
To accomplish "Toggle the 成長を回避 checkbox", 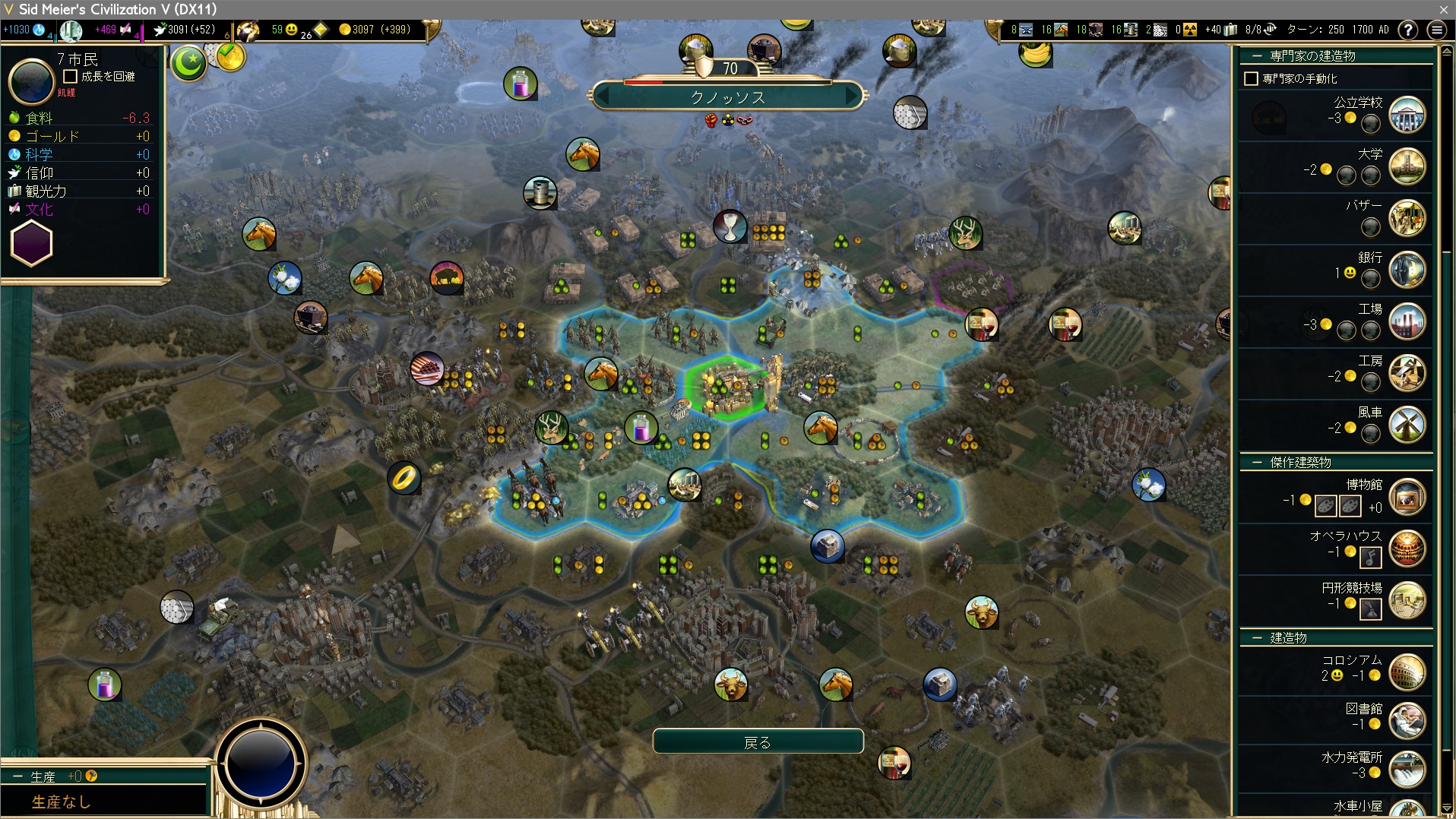I will click(x=71, y=77).
